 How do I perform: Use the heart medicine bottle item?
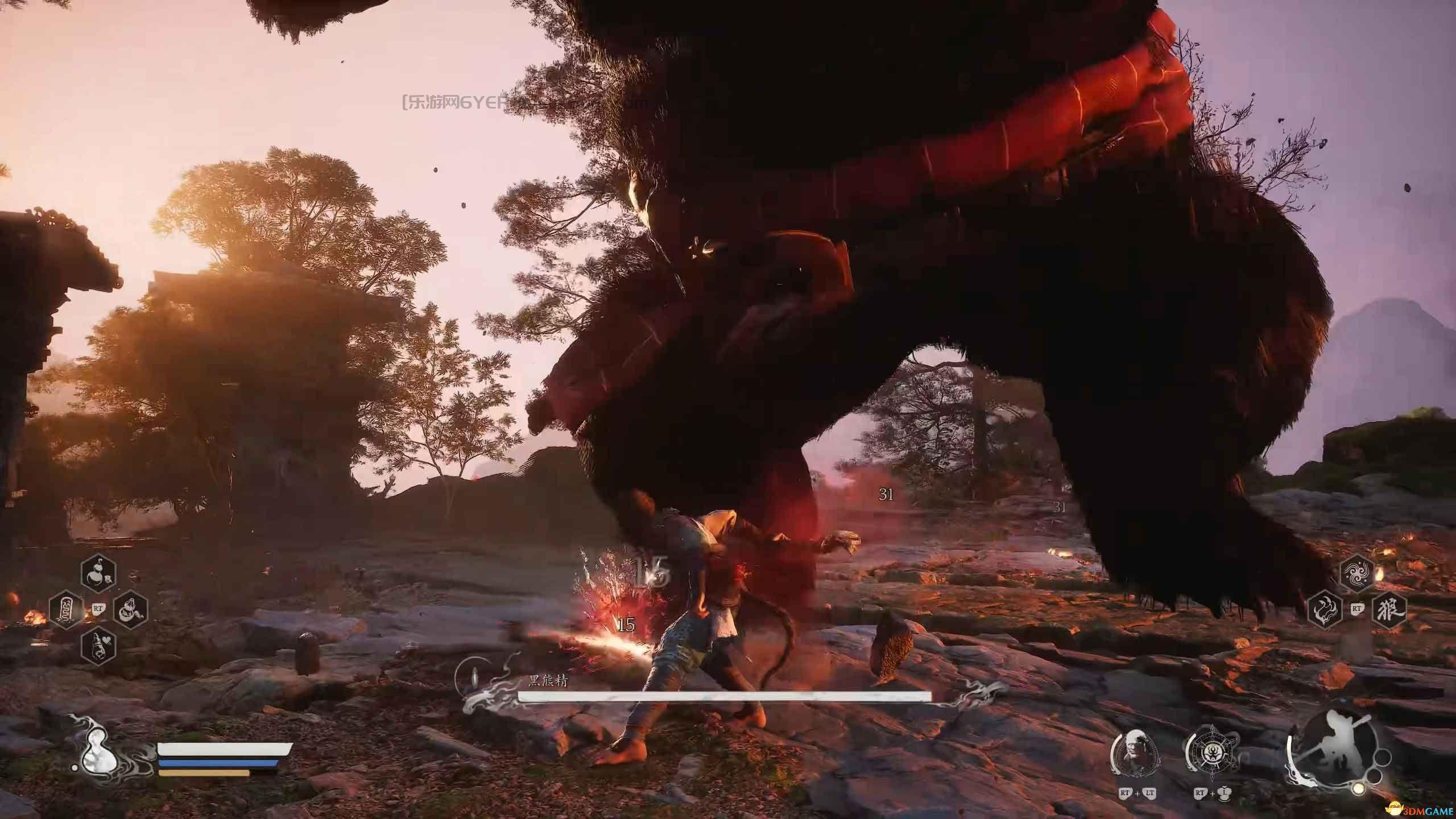pos(98,645)
